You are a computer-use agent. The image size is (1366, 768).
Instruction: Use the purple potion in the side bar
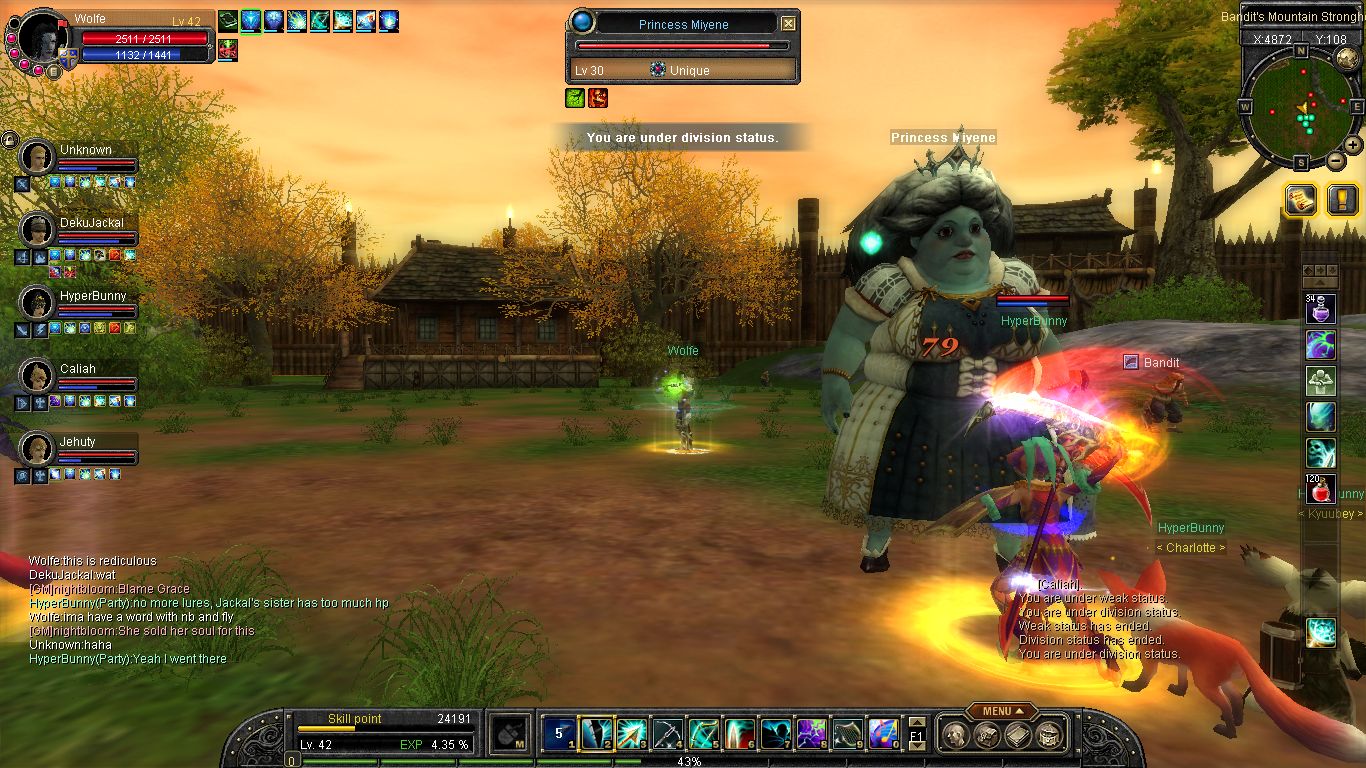[x=1320, y=308]
